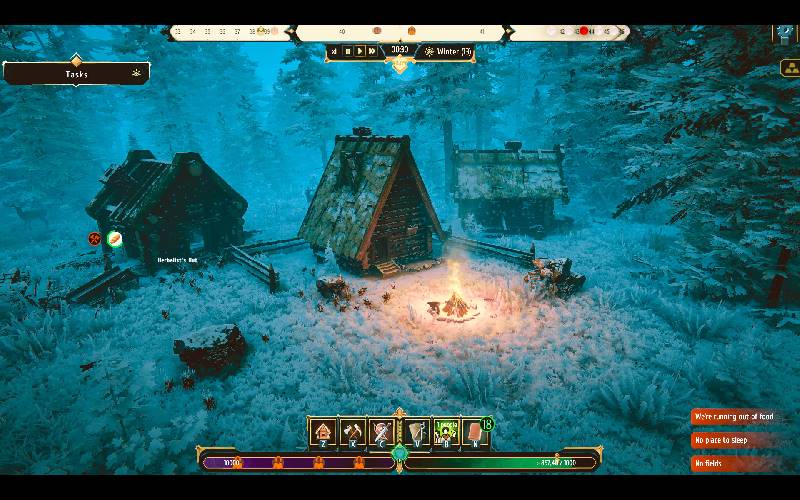Open the yellow pyramid icon at right edge
The image size is (800, 500).
point(789,68)
